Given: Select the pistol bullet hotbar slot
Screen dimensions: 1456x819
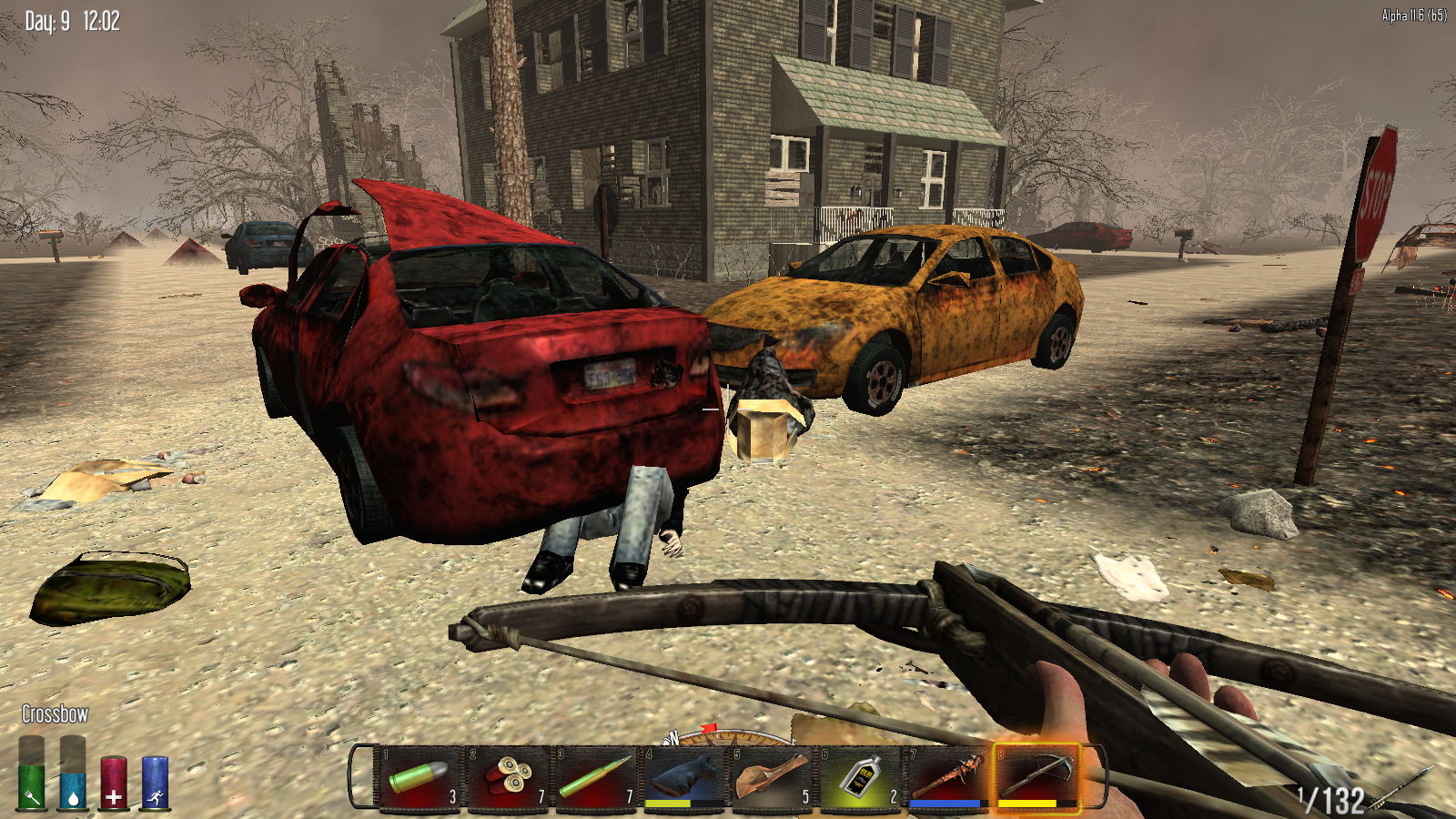Looking at the screenshot, I should [418, 778].
